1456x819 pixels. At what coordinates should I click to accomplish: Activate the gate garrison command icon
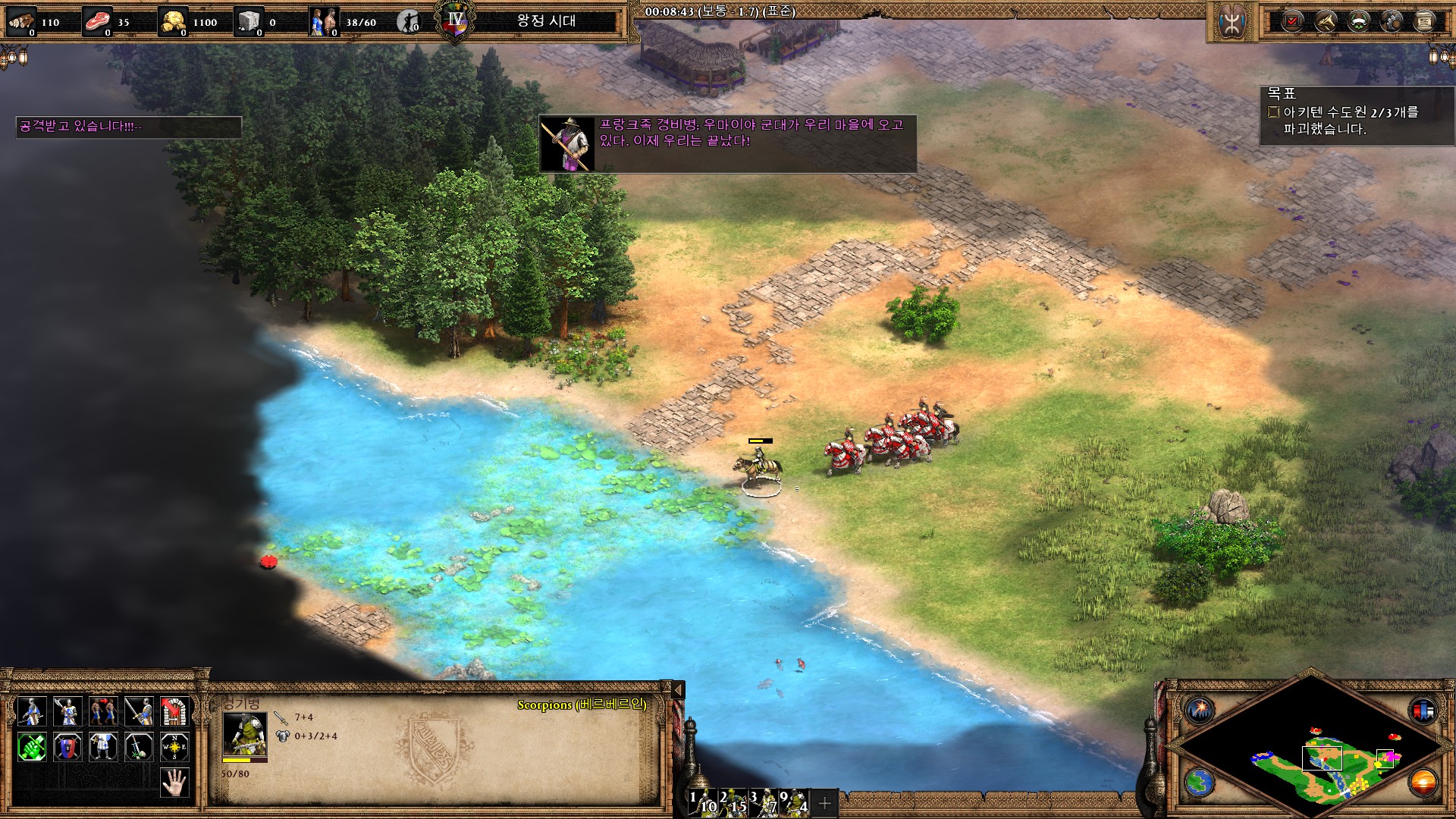(174, 711)
